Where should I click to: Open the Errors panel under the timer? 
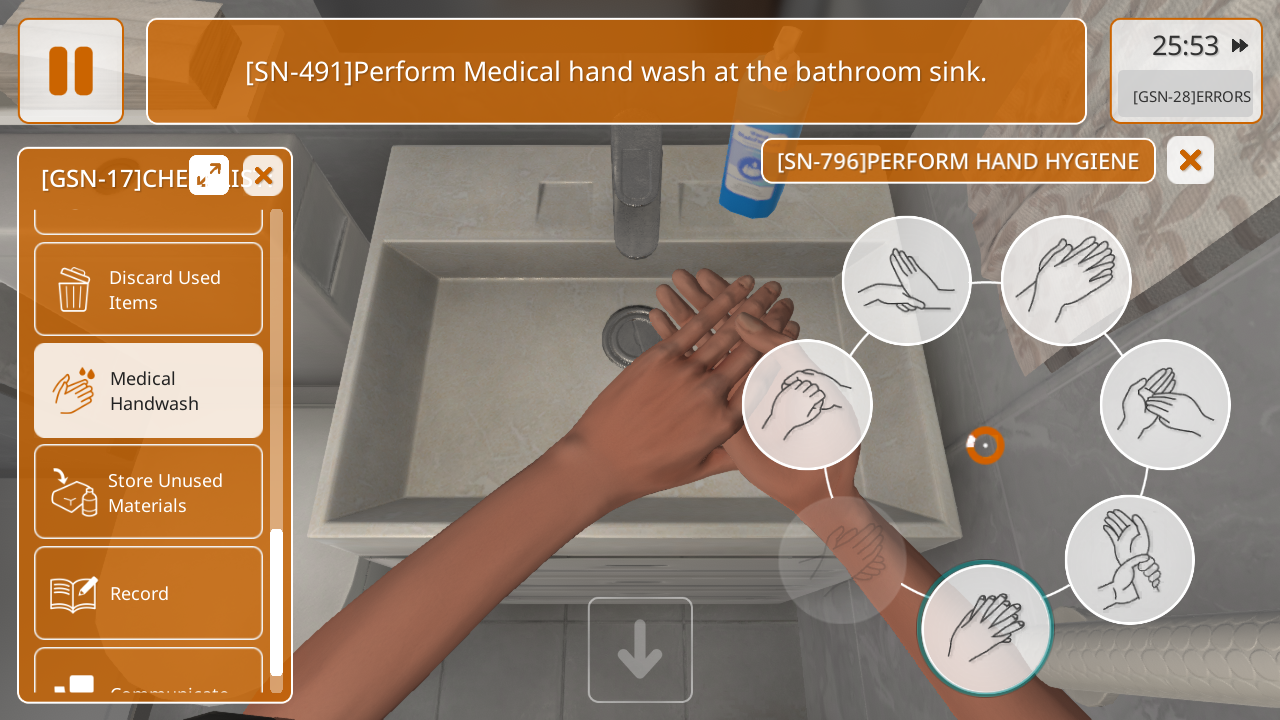(1186, 96)
